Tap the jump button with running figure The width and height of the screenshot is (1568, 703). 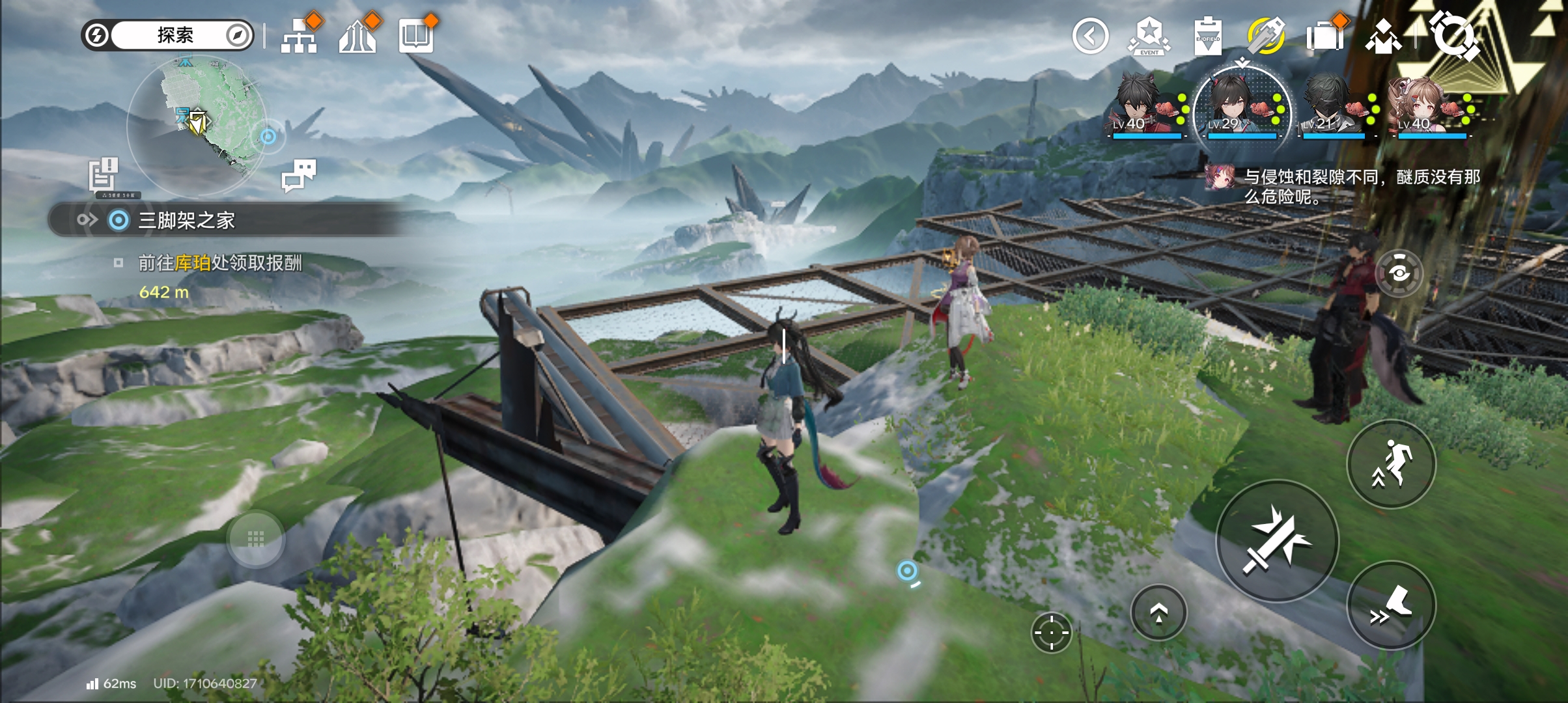click(x=1391, y=464)
